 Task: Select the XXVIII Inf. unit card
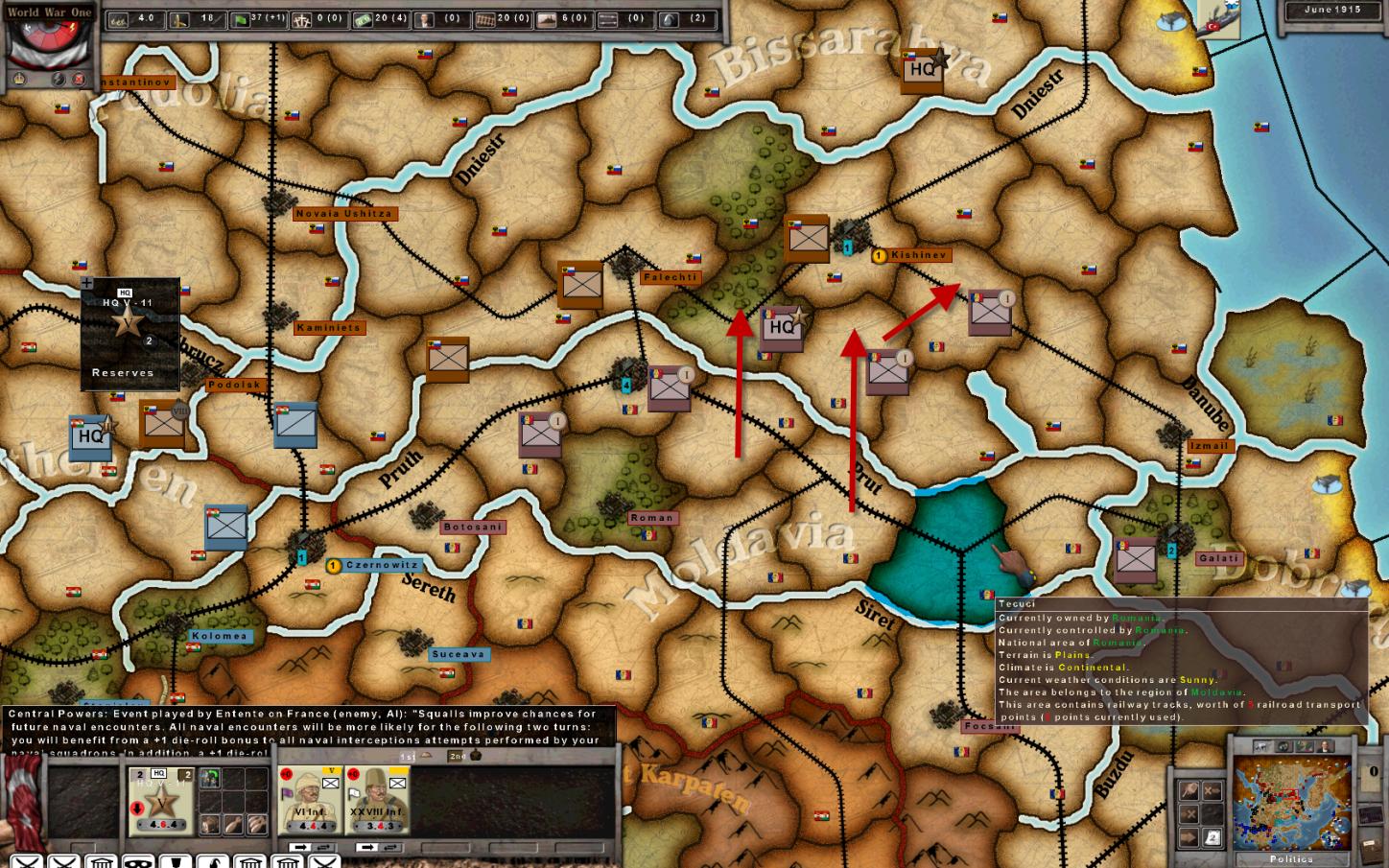pos(377,801)
